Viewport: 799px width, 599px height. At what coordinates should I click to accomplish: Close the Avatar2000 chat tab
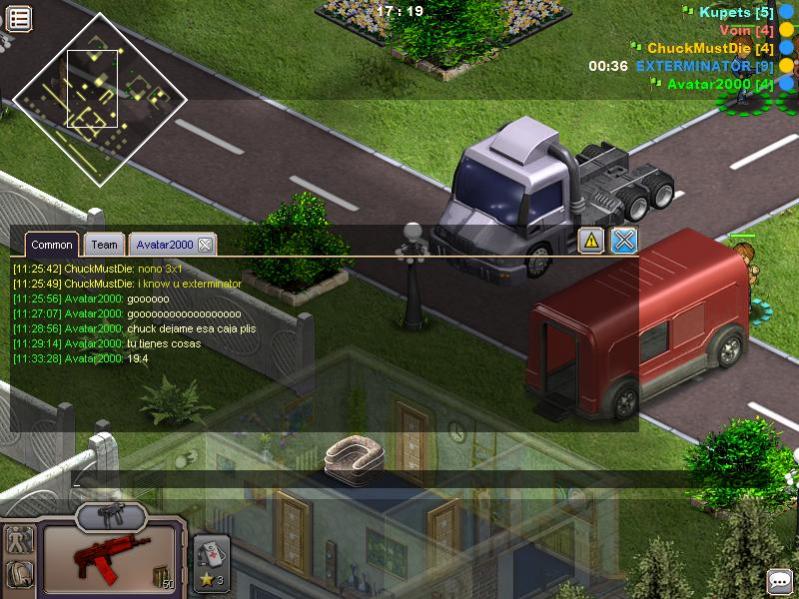(205, 245)
